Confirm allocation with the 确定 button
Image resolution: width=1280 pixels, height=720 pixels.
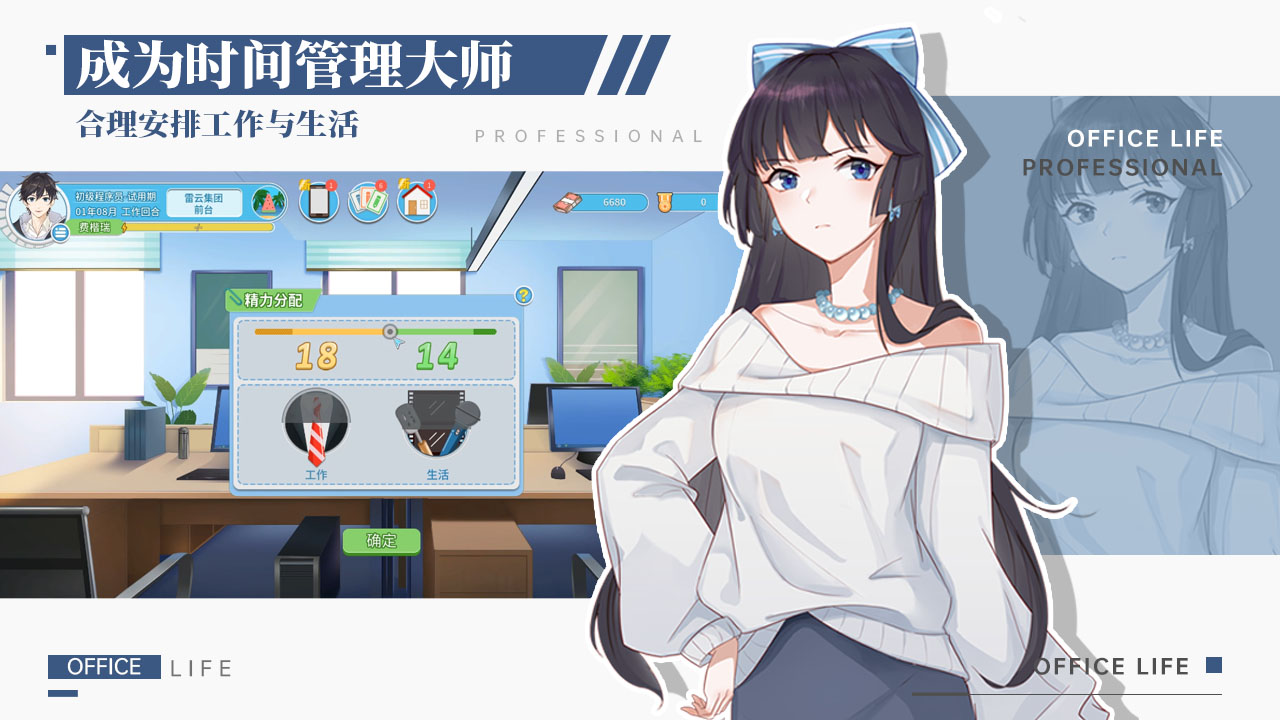(383, 540)
